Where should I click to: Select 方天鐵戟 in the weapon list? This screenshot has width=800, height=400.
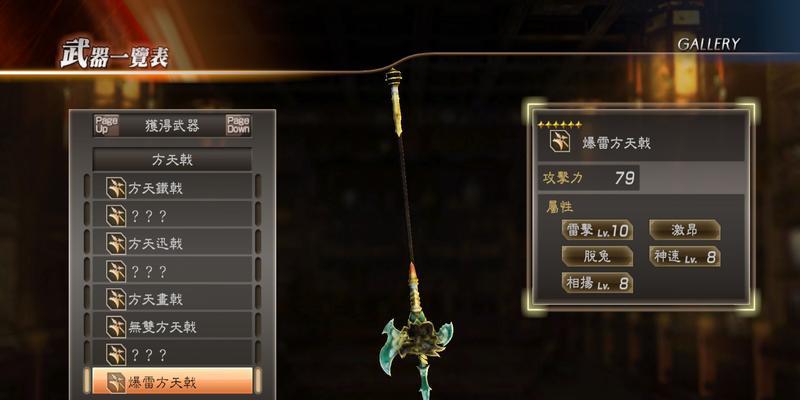point(172,187)
